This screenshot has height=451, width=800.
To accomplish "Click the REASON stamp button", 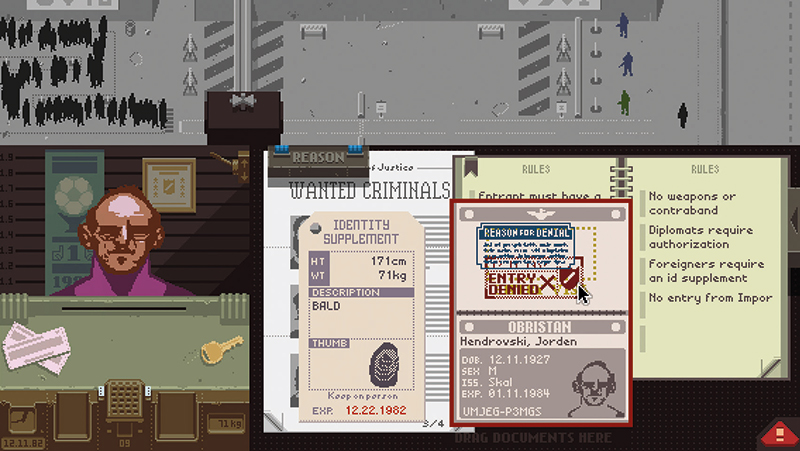I will coord(316,157).
